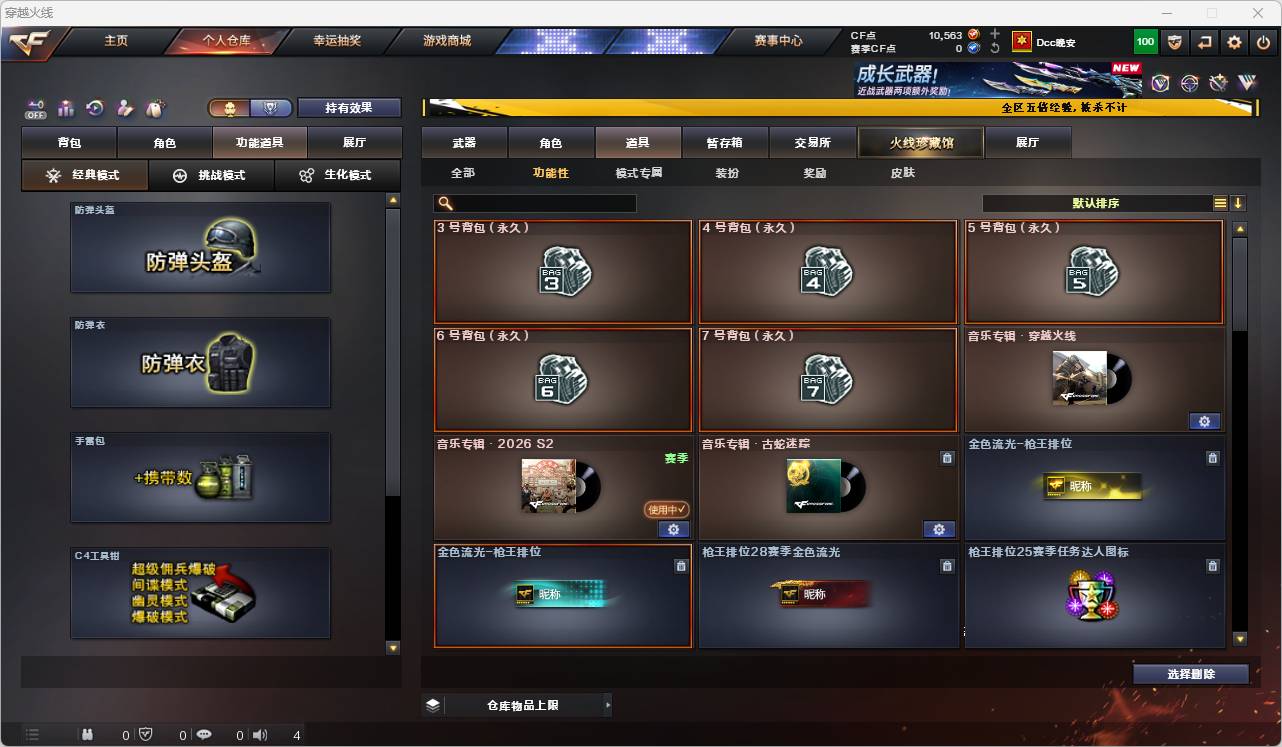Open the chat bubble icon in bottom bar
1282x747 pixels.
205,735
